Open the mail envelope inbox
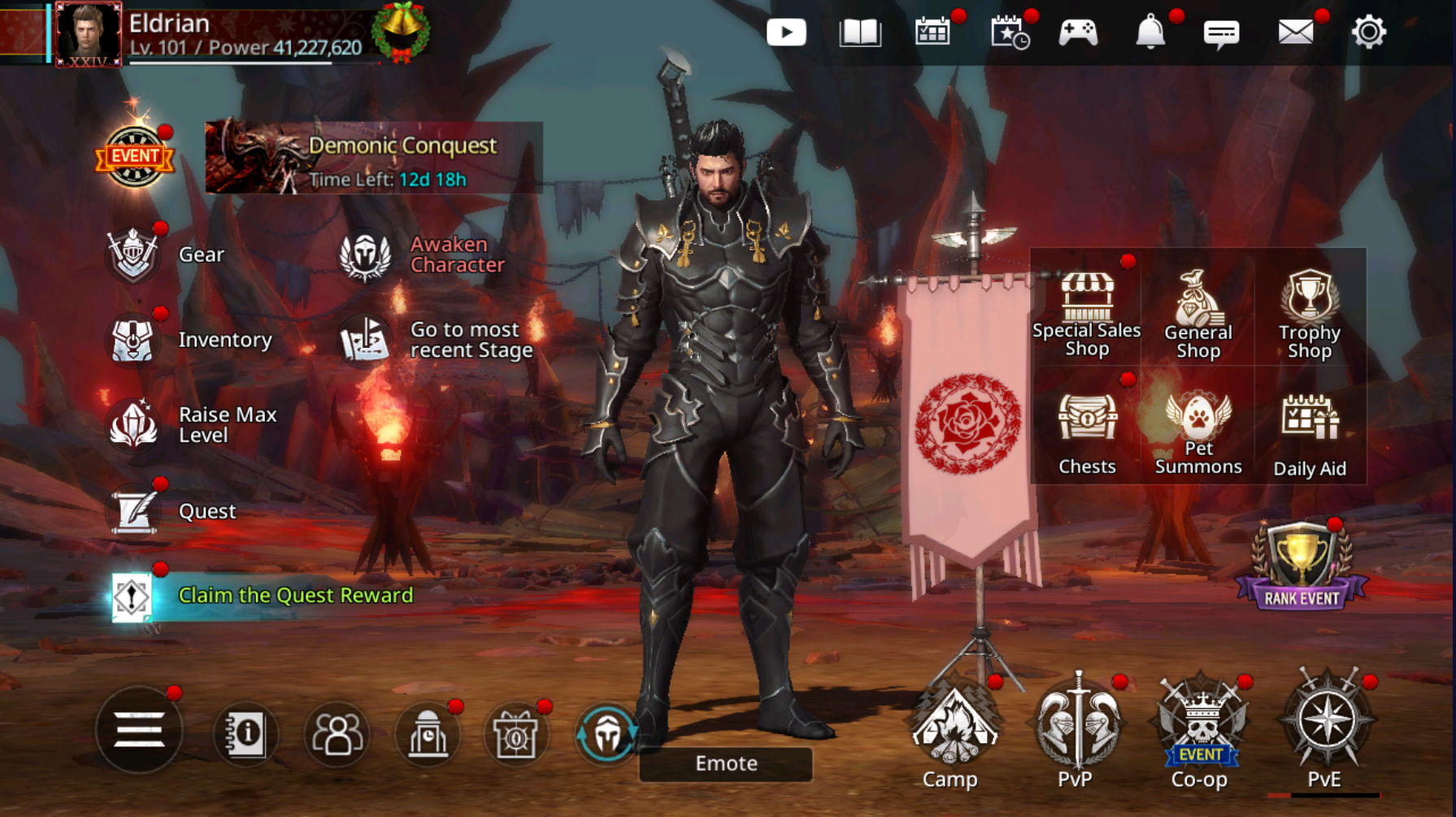This screenshot has height=817, width=1456. pyautogui.click(x=1295, y=33)
